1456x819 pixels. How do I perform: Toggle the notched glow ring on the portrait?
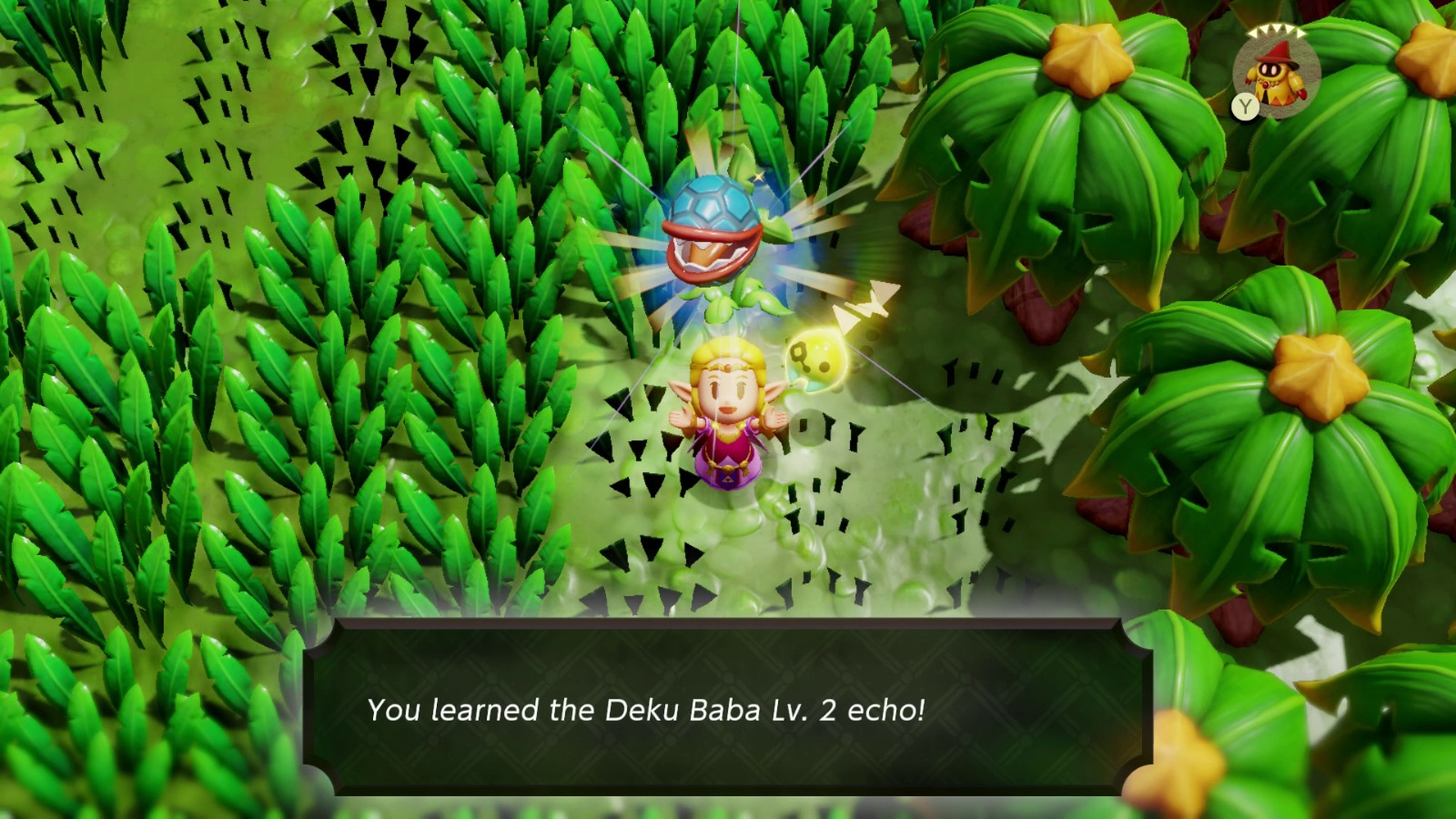pyautogui.click(x=1276, y=32)
